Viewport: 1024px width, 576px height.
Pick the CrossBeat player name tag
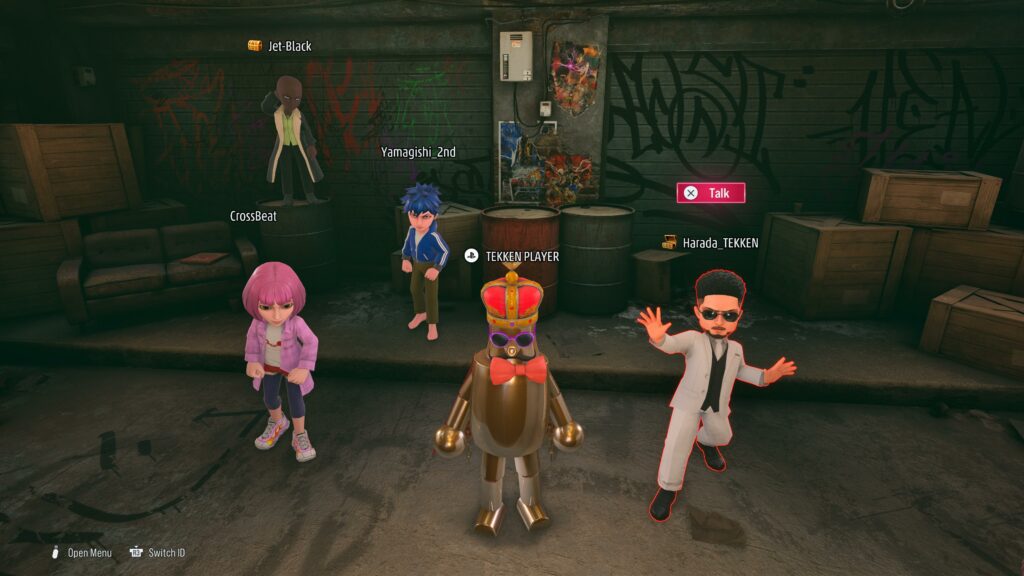[x=253, y=216]
